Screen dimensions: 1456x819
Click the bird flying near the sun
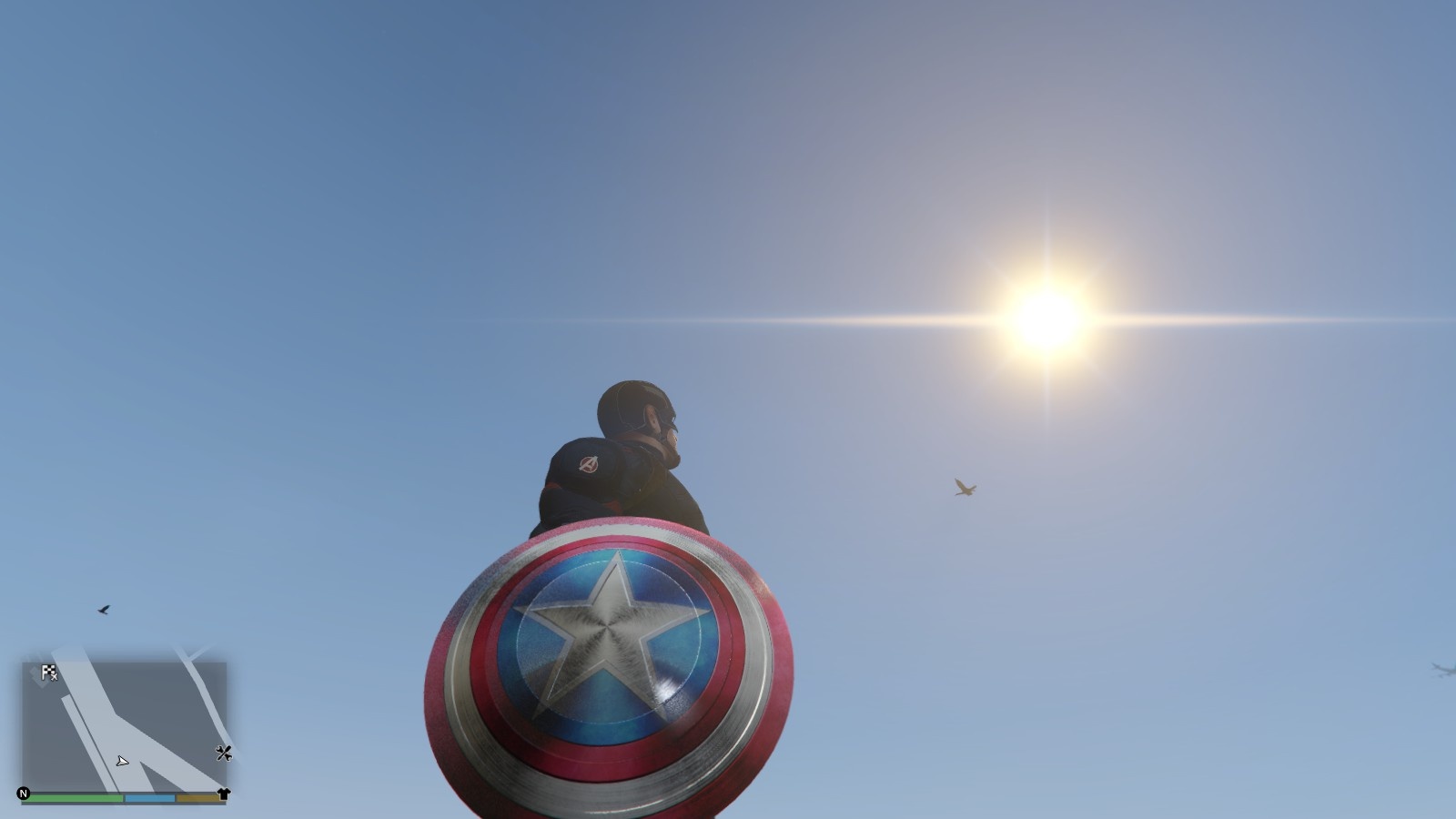(x=963, y=488)
